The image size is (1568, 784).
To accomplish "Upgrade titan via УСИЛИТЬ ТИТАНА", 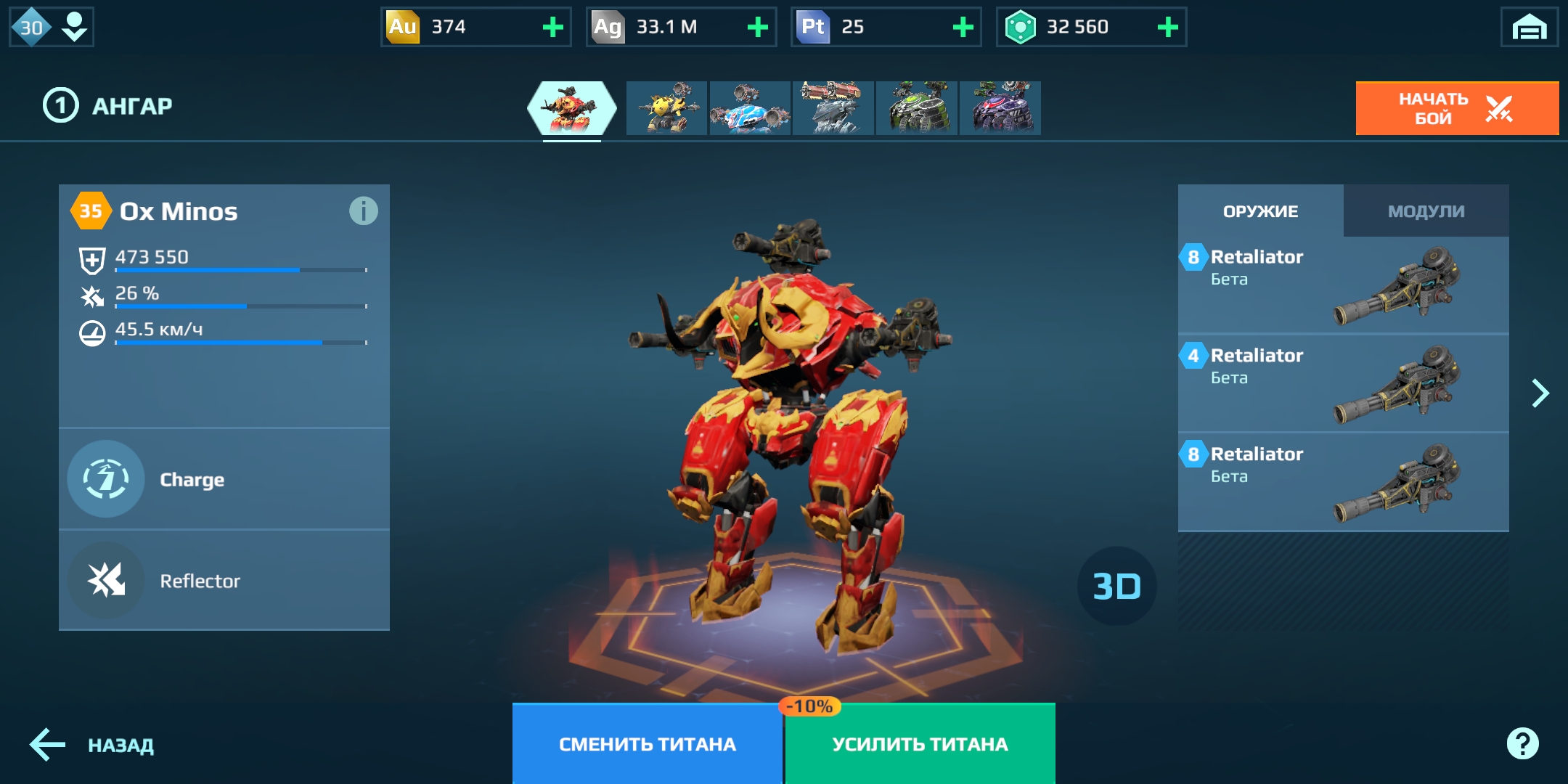I will click(920, 744).
